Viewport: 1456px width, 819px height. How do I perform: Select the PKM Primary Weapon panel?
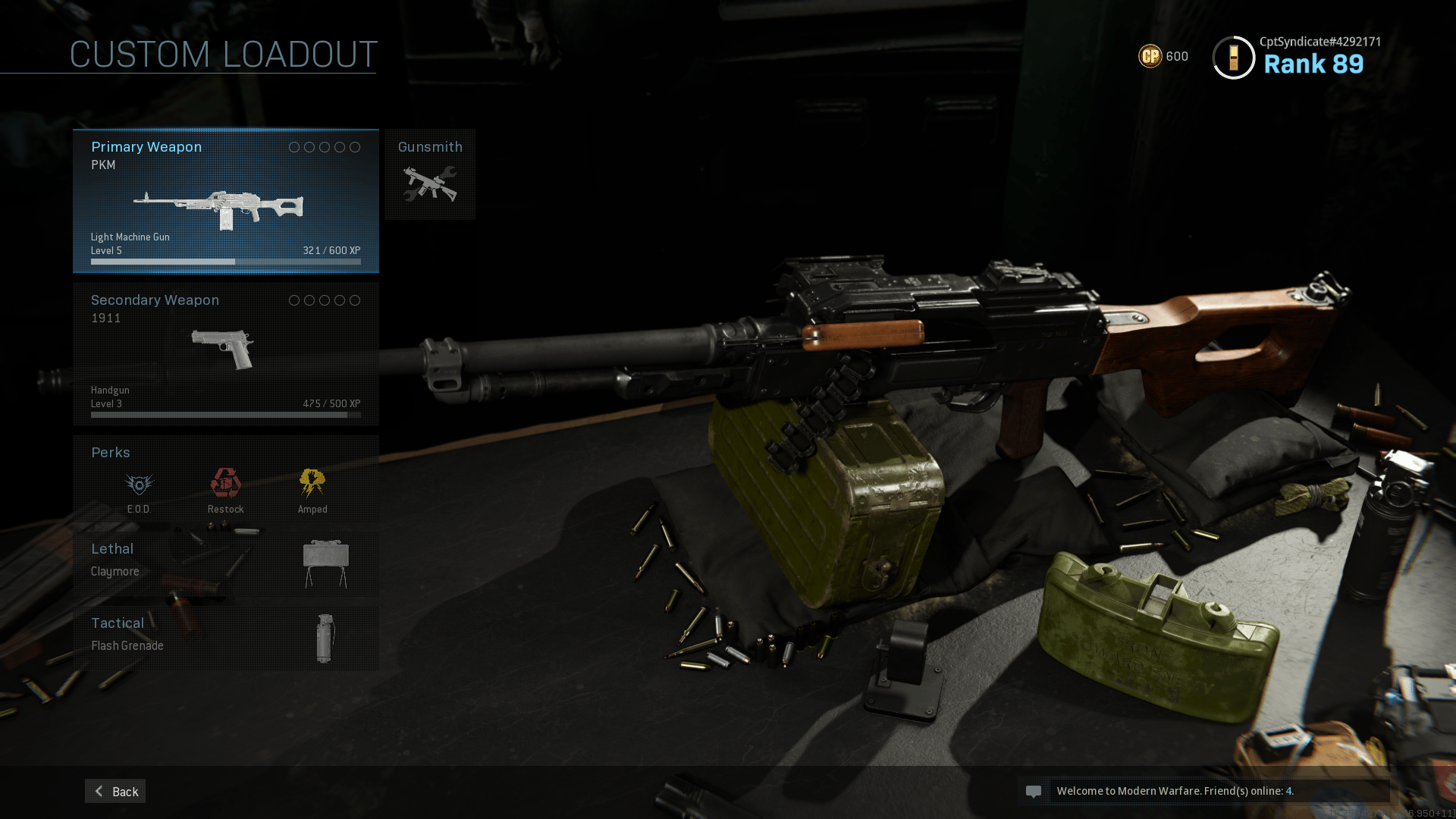tap(225, 201)
